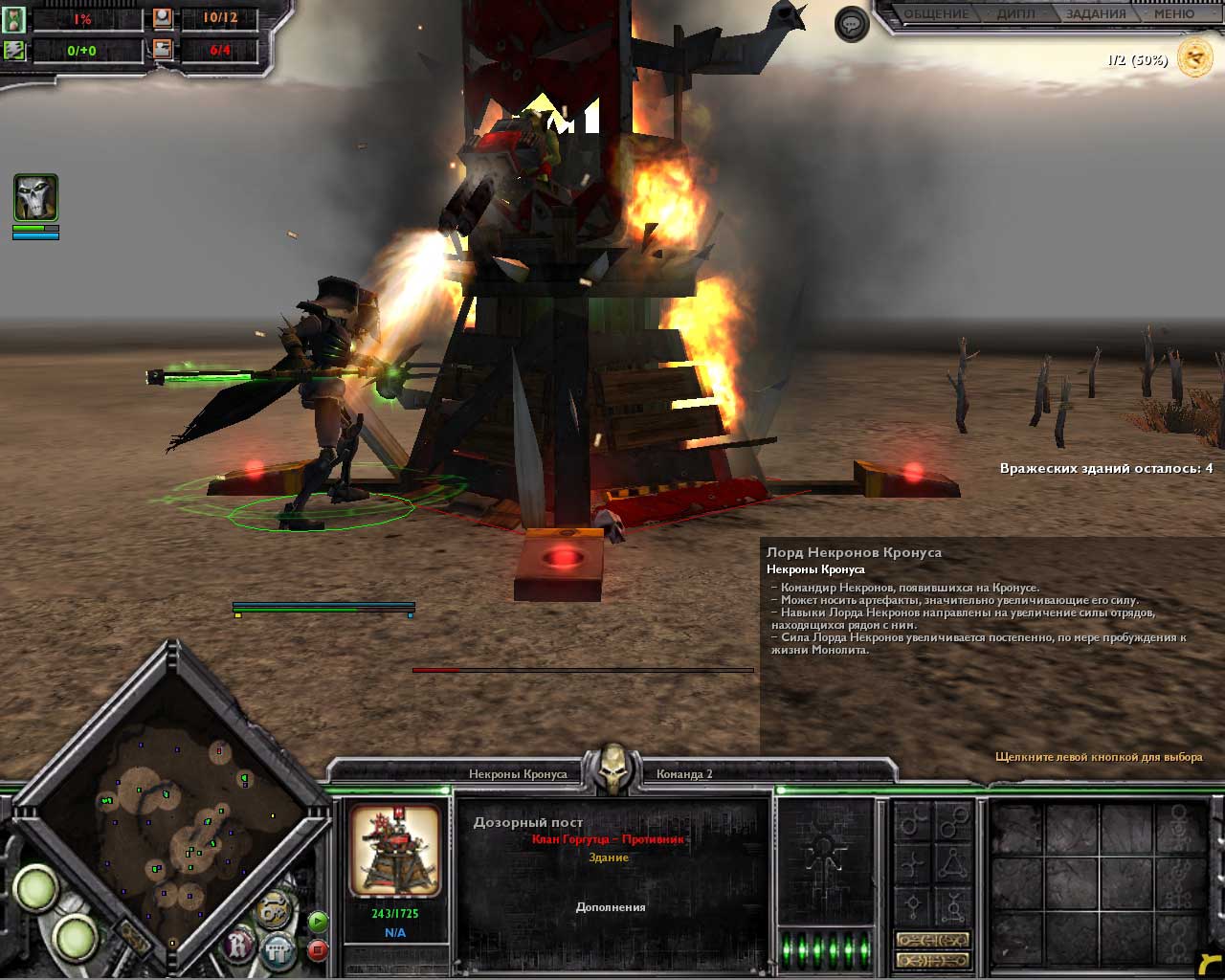Click the speech bubble chat icon
This screenshot has width=1225, height=980.
851,24
